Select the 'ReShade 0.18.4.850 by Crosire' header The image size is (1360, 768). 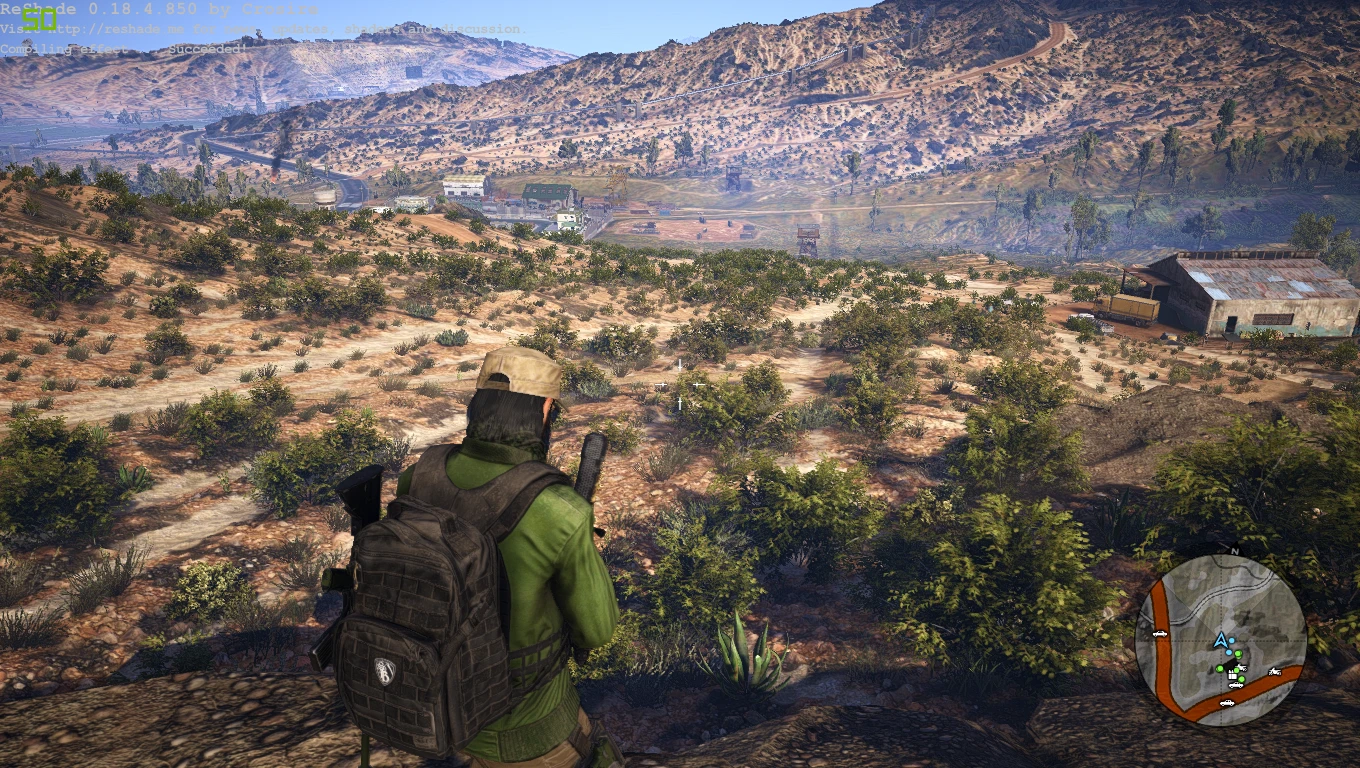pyautogui.click(x=160, y=10)
